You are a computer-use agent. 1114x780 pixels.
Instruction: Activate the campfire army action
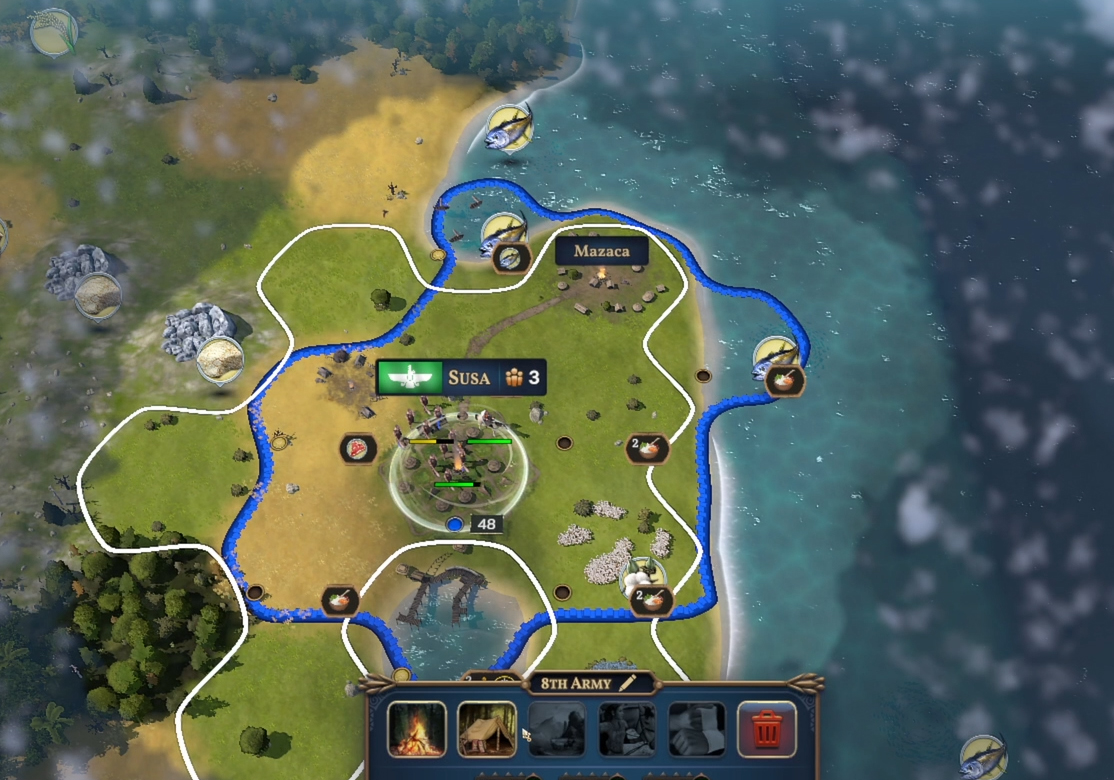click(x=417, y=729)
